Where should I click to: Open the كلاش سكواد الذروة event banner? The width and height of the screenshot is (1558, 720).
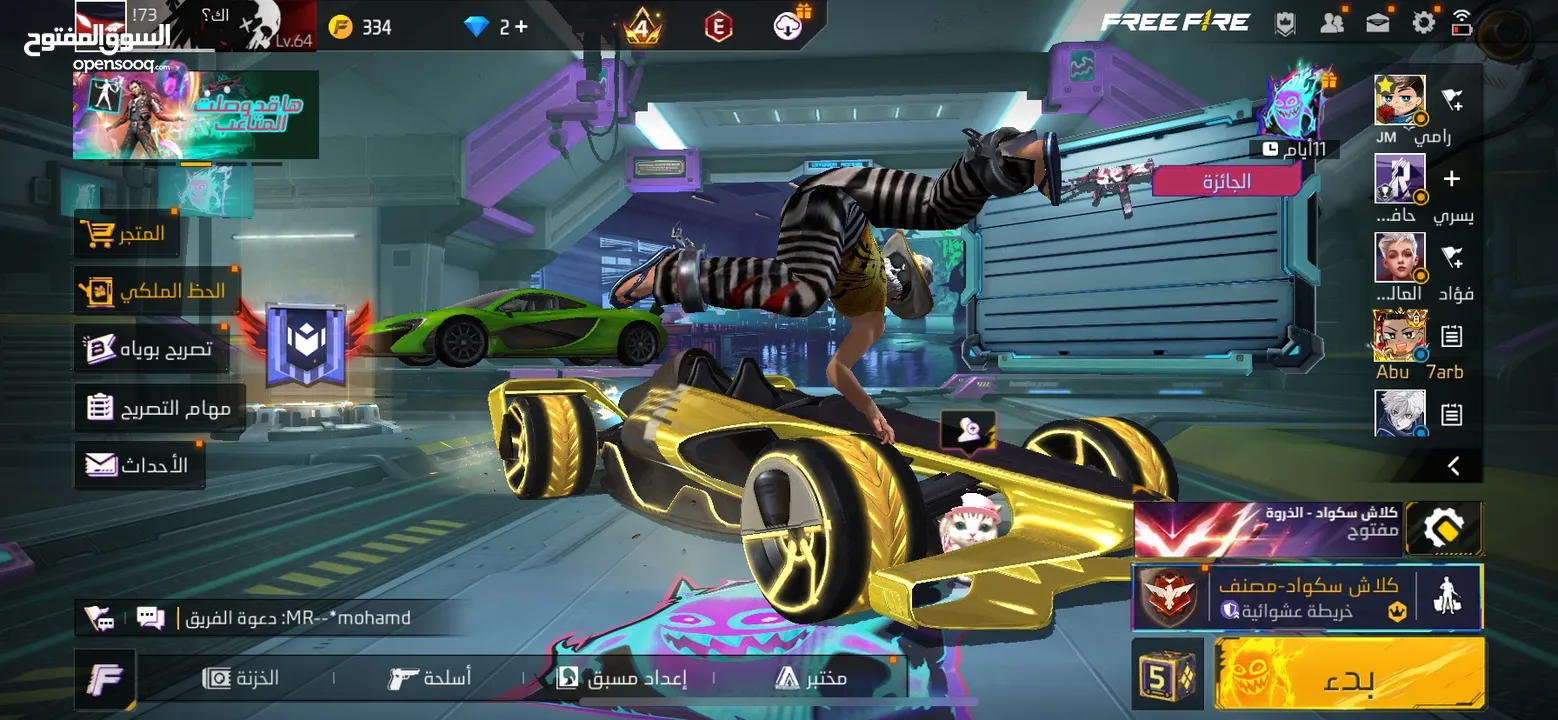pyautogui.click(x=1268, y=528)
